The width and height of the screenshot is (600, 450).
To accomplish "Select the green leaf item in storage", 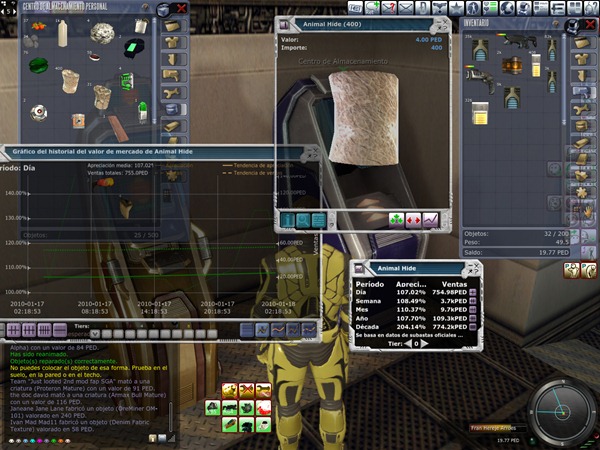I will coord(38,66).
